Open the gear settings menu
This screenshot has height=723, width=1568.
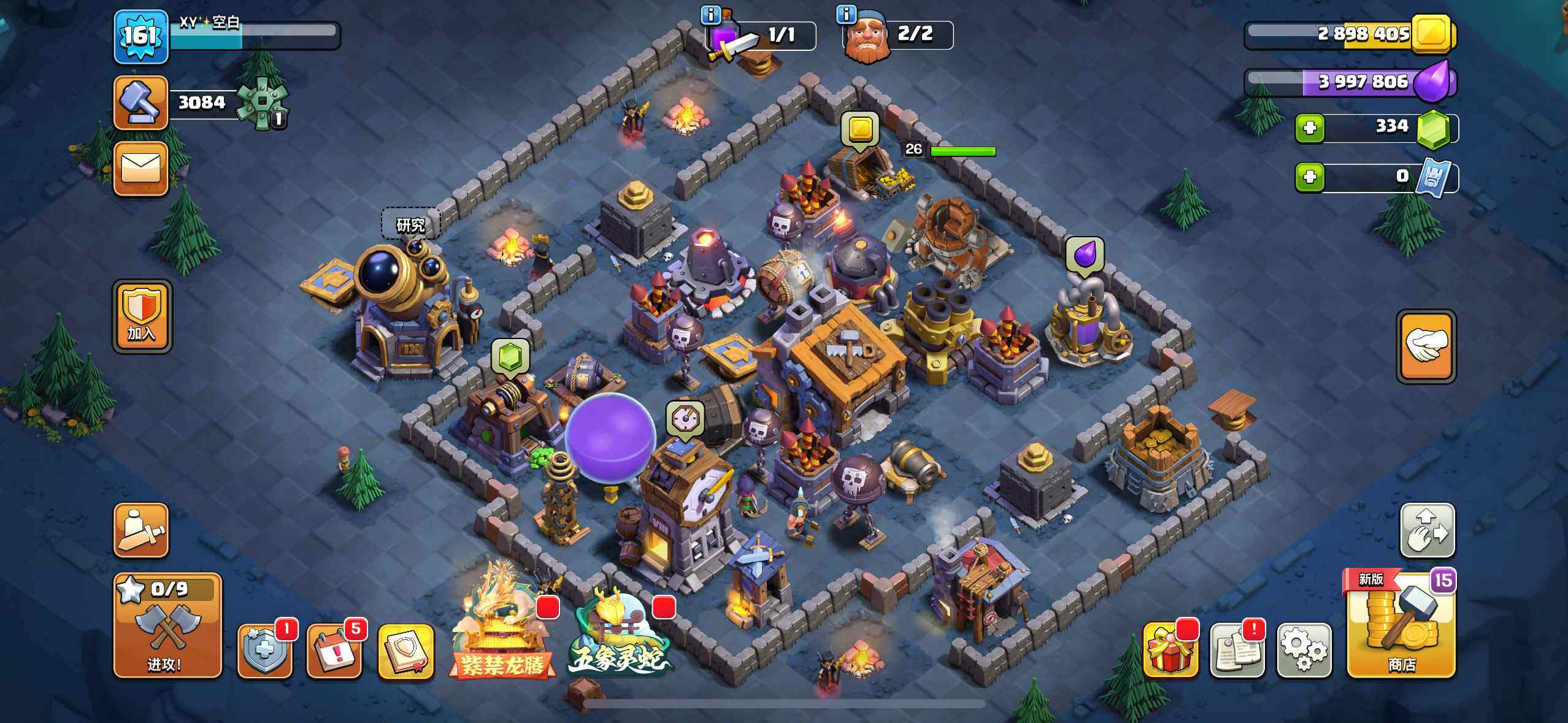tap(1304, 650)
